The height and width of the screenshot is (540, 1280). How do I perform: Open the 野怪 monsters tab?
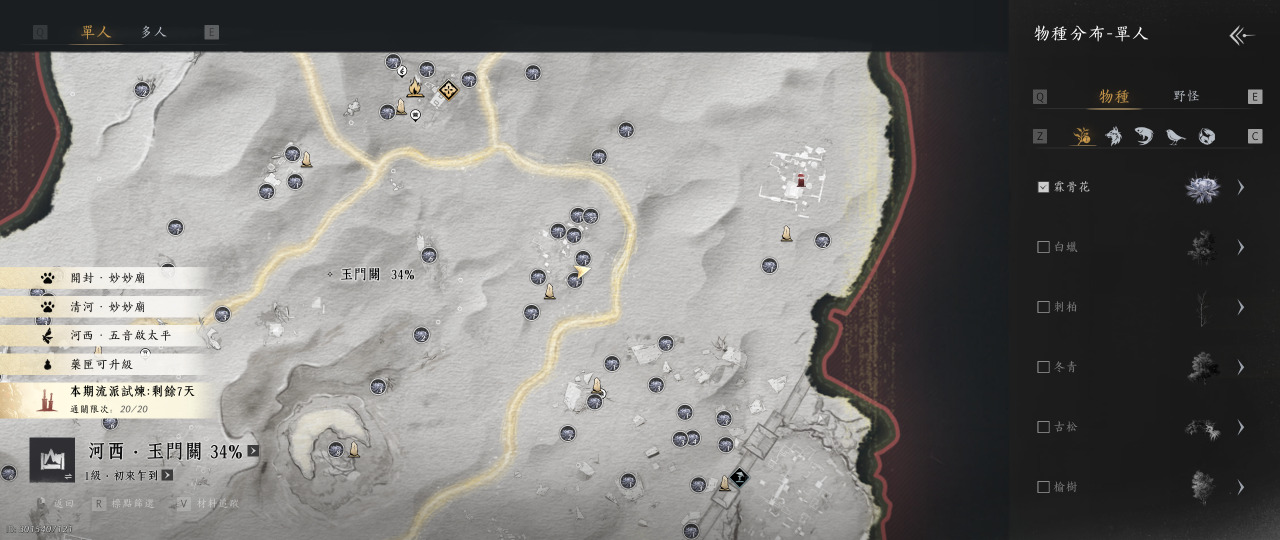point(1186,96)
